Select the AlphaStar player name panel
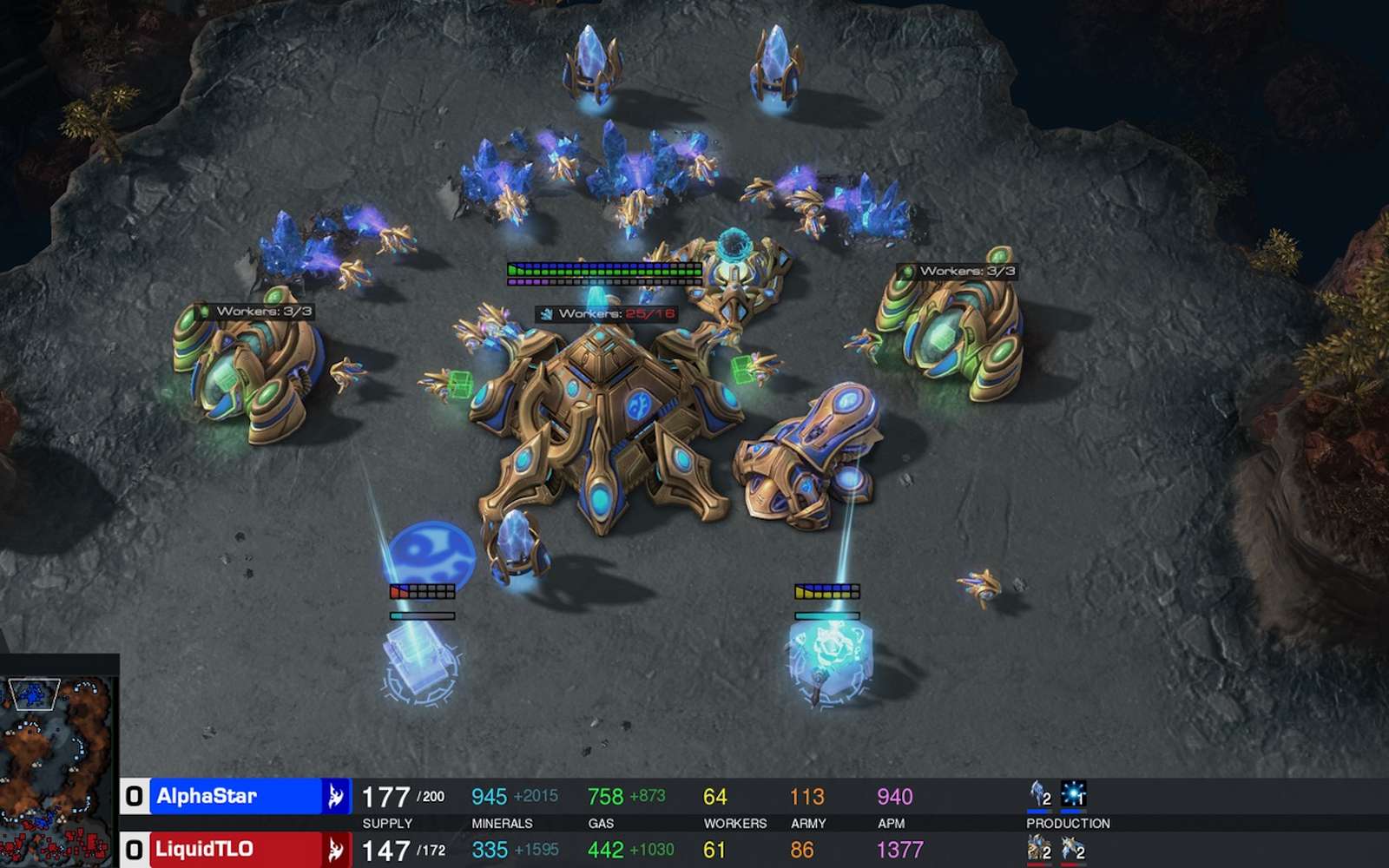1389x868 pixels. [x=235, y=796]
